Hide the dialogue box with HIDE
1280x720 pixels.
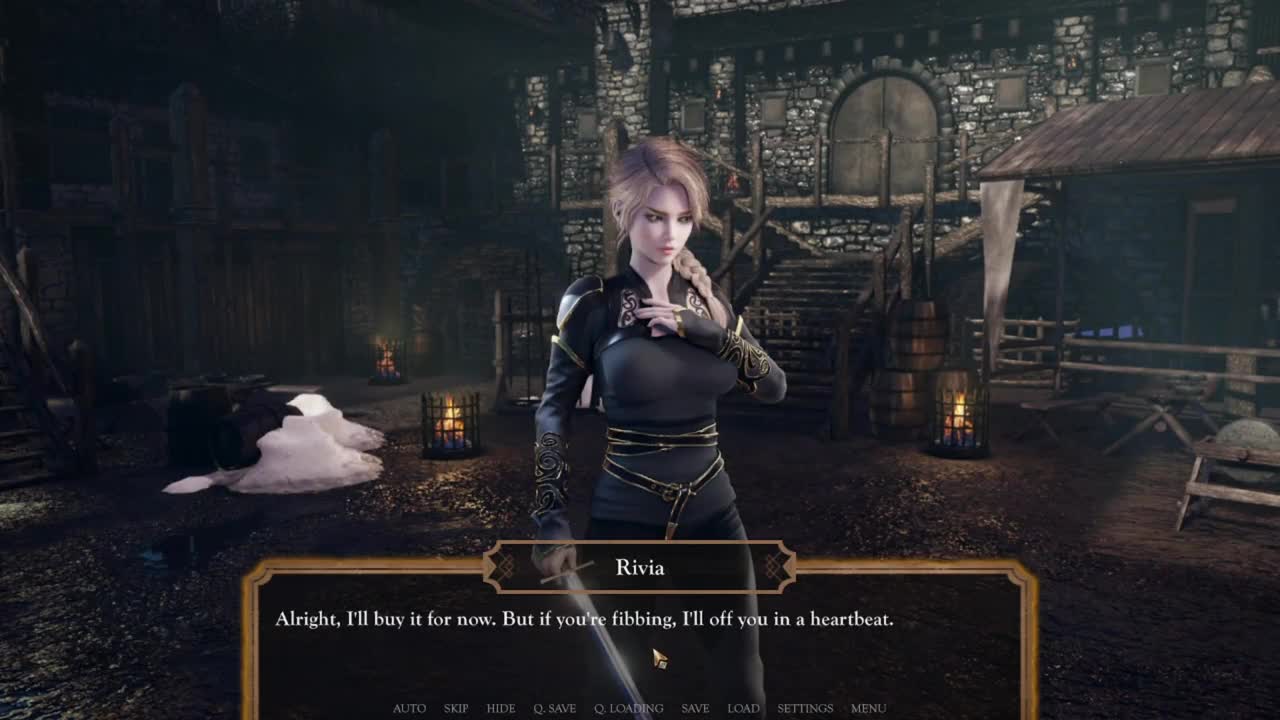click(501, 708)
